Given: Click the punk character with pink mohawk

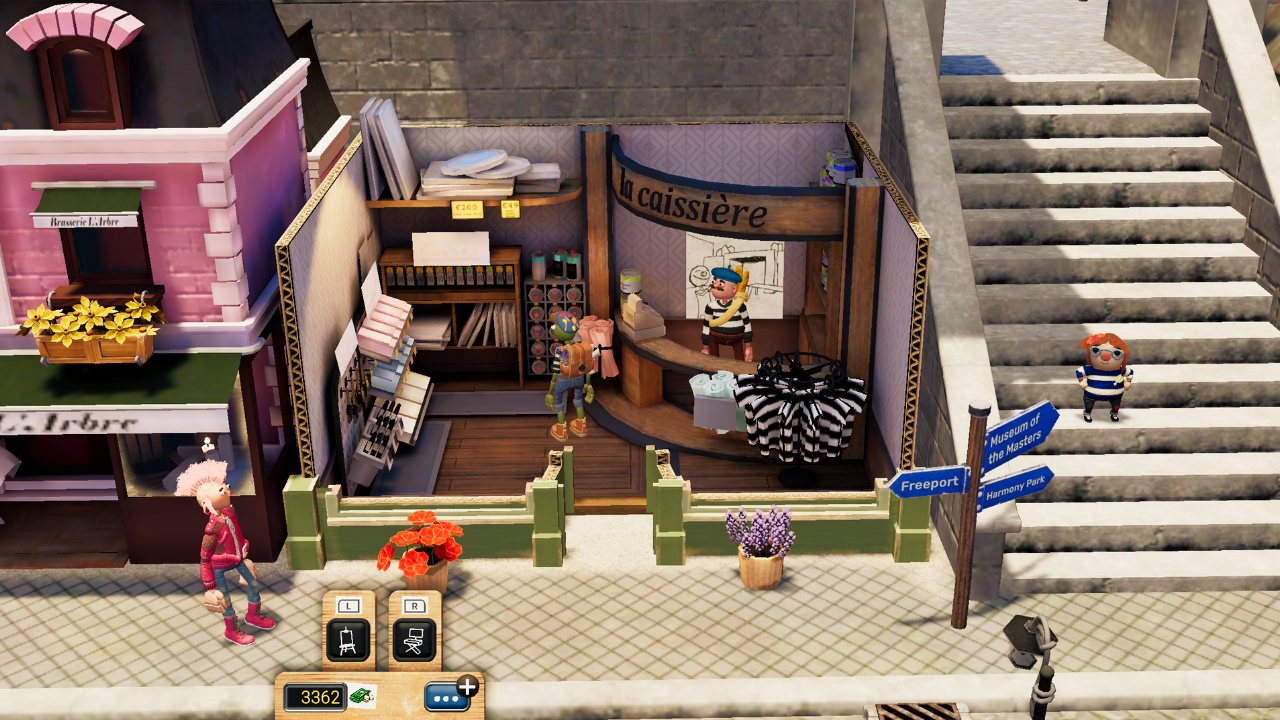Looking at the screenshot, I should click(222, 540).
